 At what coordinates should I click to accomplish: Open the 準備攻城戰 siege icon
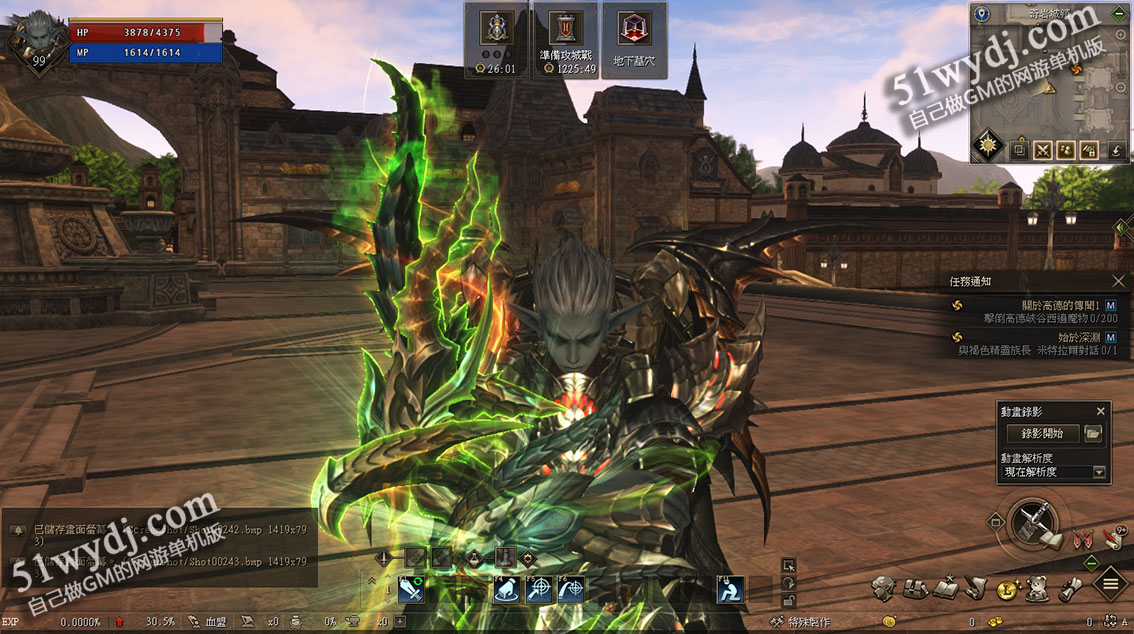[566, 40]
